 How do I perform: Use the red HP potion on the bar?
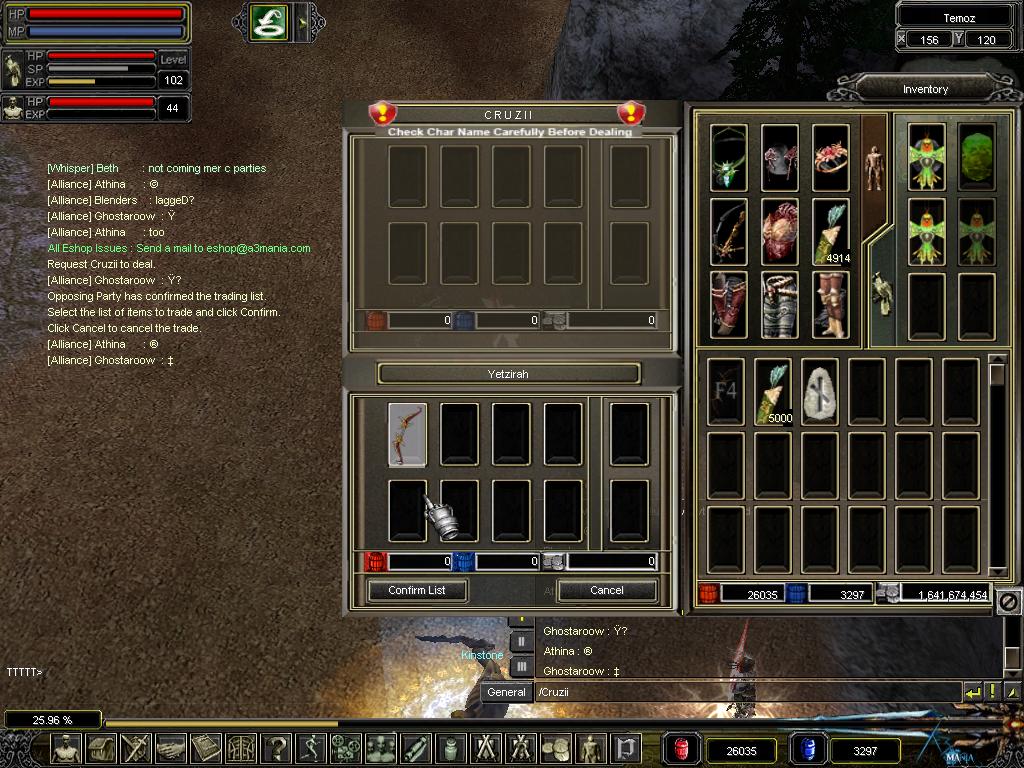coord(683,749)
